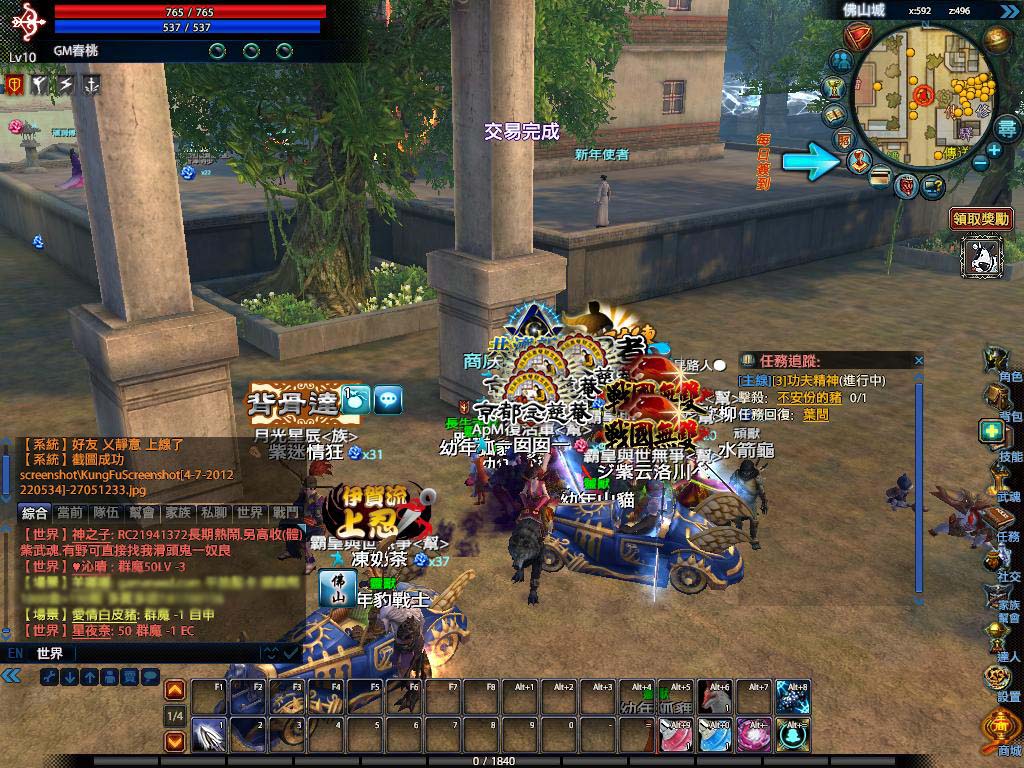Close the 任務追蹤 quest tracker panel

click(x=918, y=360)
